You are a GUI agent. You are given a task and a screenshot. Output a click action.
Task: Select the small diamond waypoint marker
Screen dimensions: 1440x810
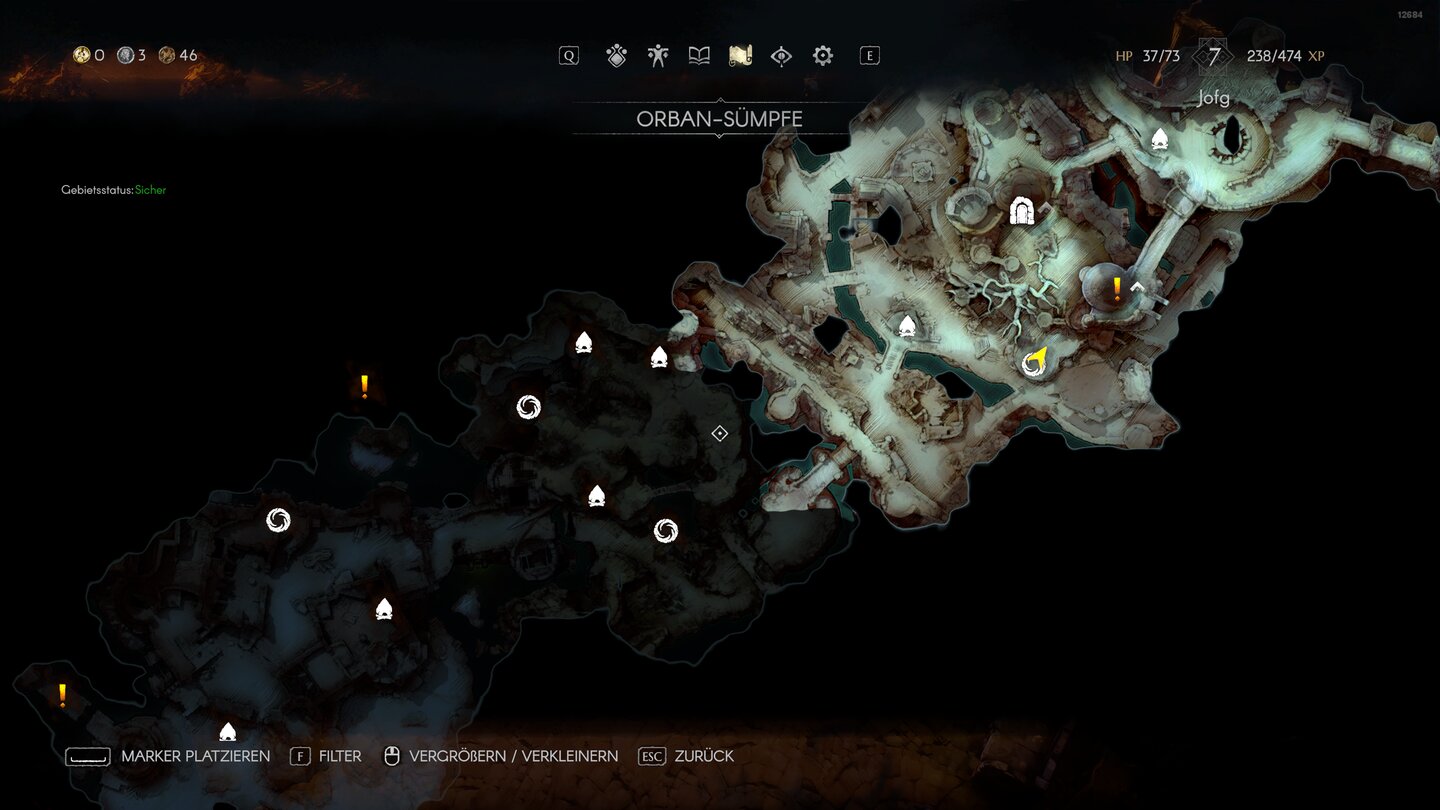(x=719, y=433)
